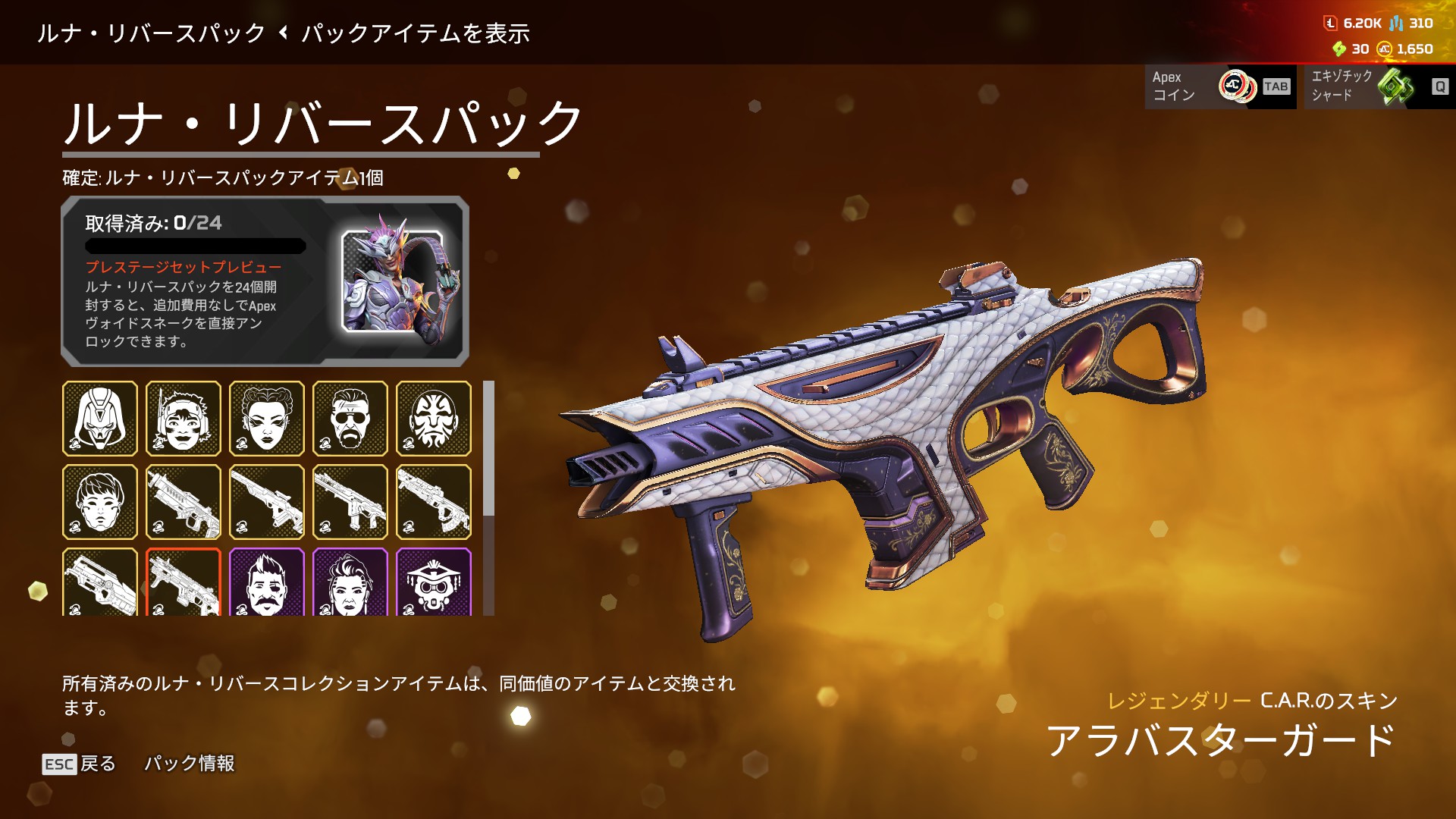
Task: Select the face-painted legend skin tile
Action: pos(434,419)
